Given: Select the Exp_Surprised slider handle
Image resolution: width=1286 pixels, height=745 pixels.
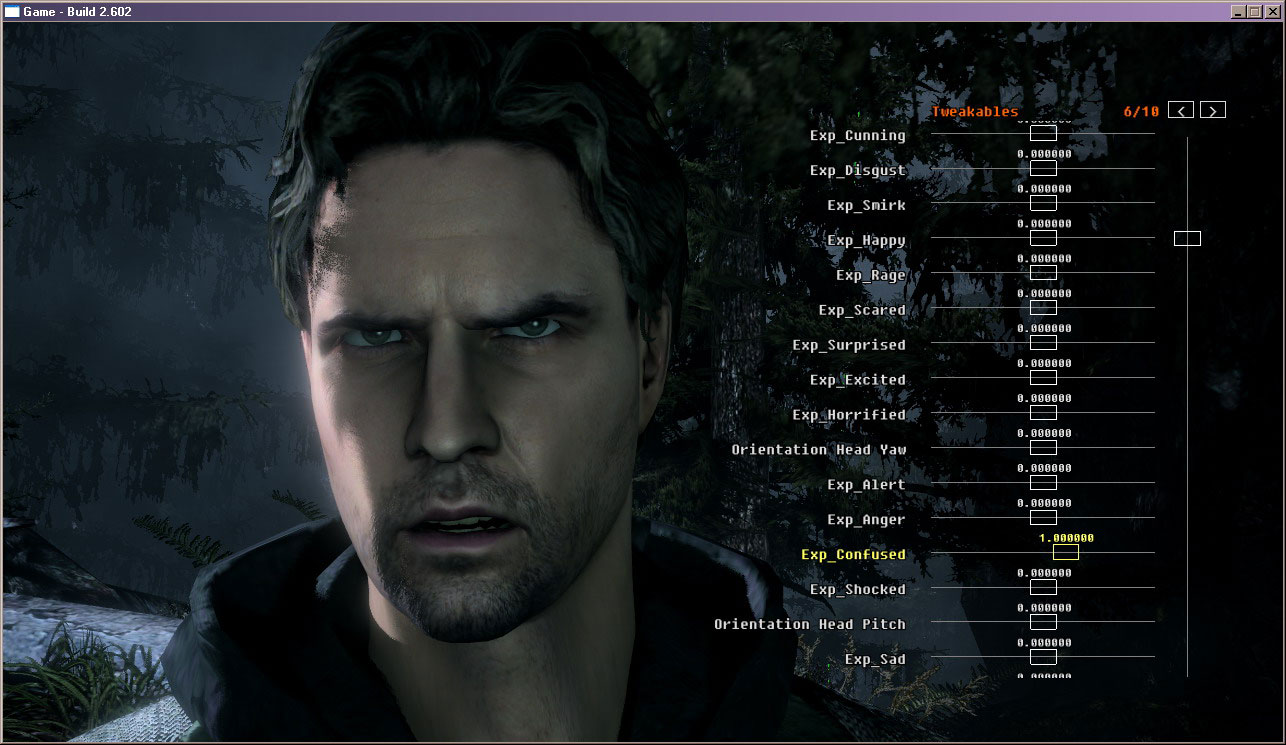Looking at the screenshot, I should (x=1043, y=343).
